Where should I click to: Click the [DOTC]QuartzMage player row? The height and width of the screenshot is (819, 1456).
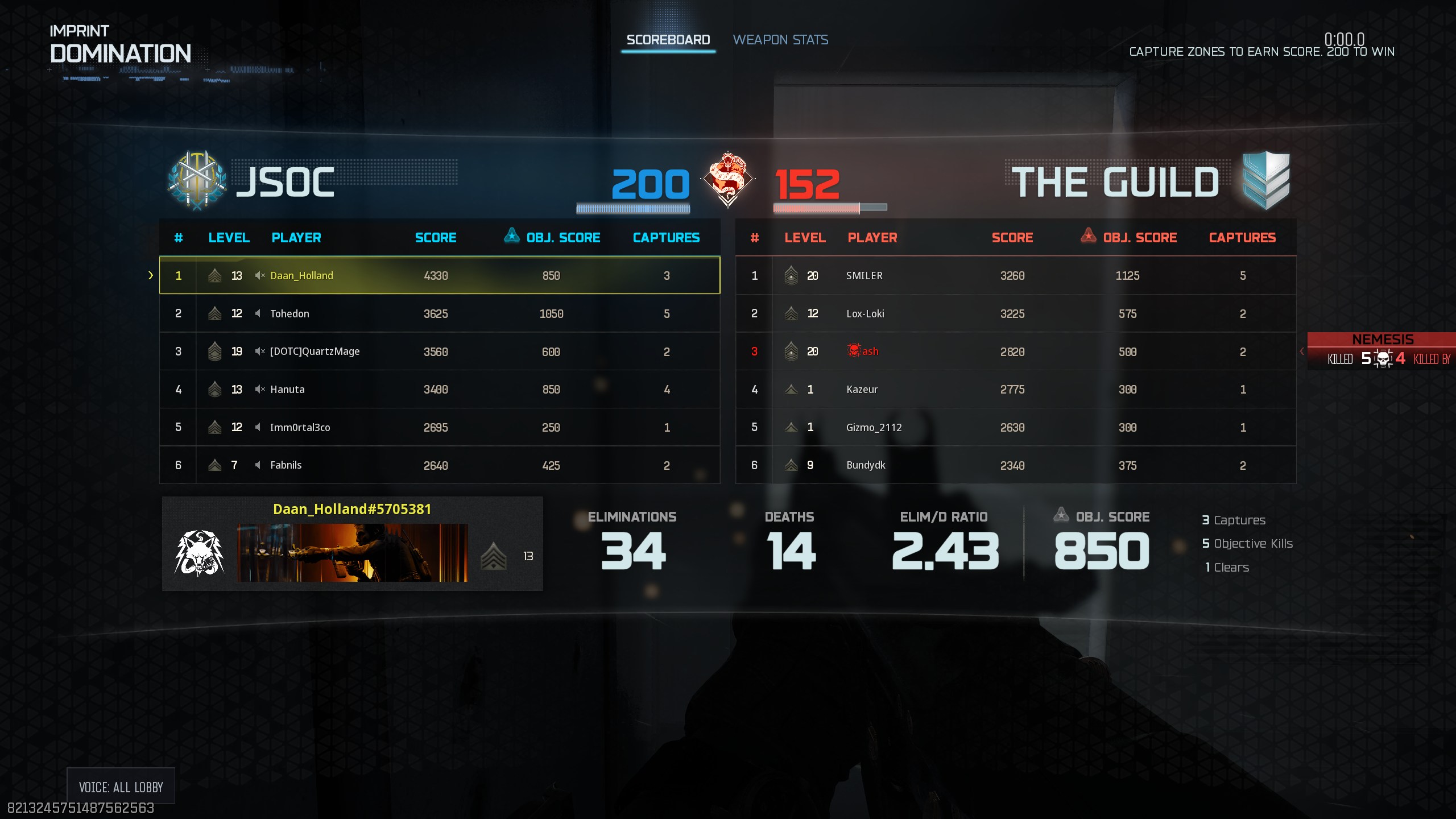click(439, 351)
